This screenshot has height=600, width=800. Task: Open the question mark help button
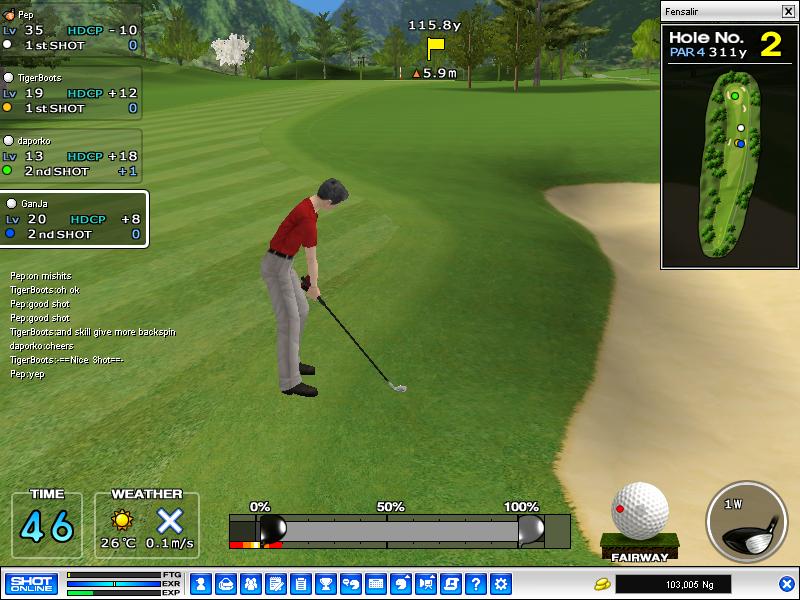point(476,584)
